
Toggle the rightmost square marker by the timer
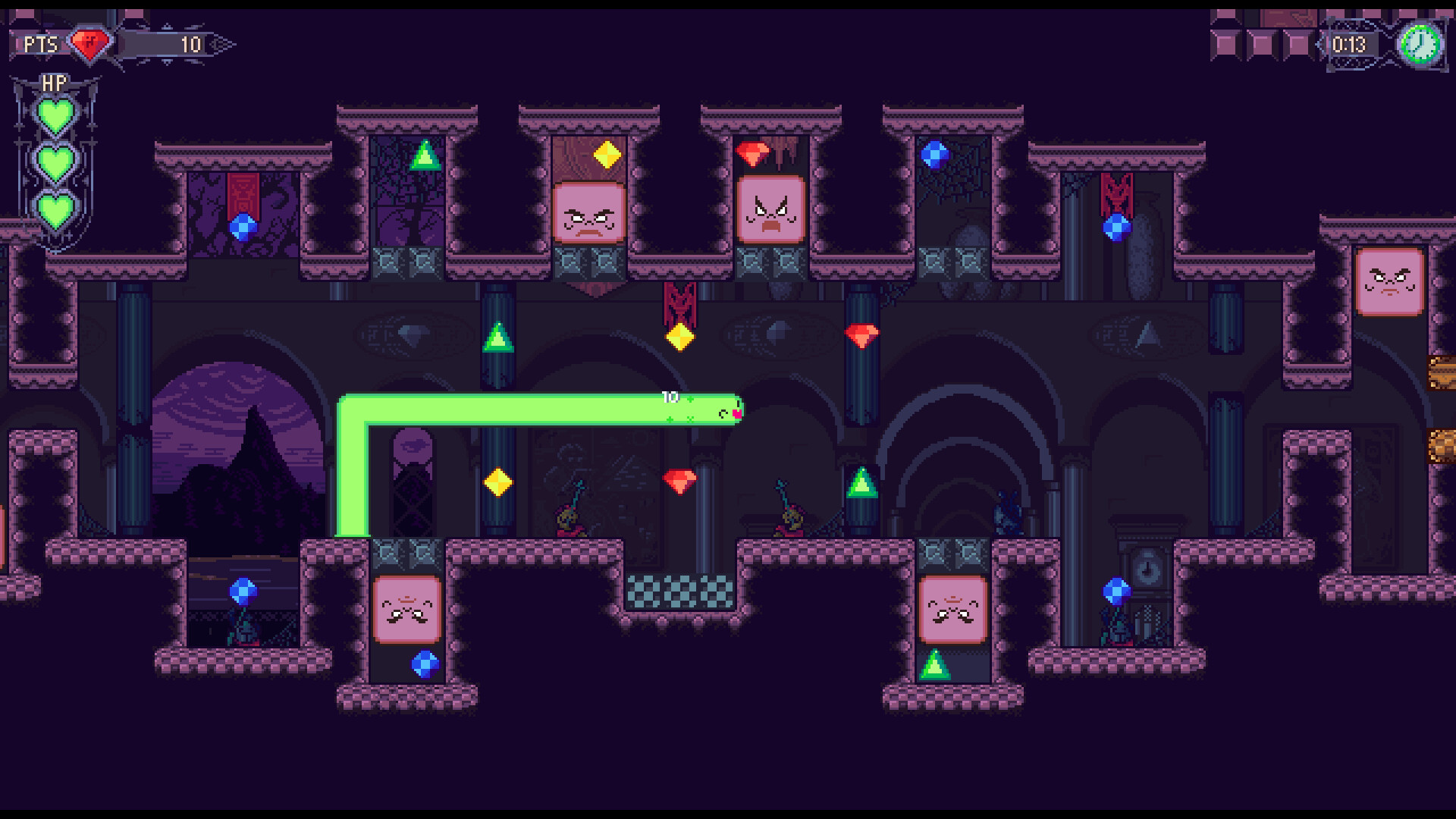tap(1296, 43)
